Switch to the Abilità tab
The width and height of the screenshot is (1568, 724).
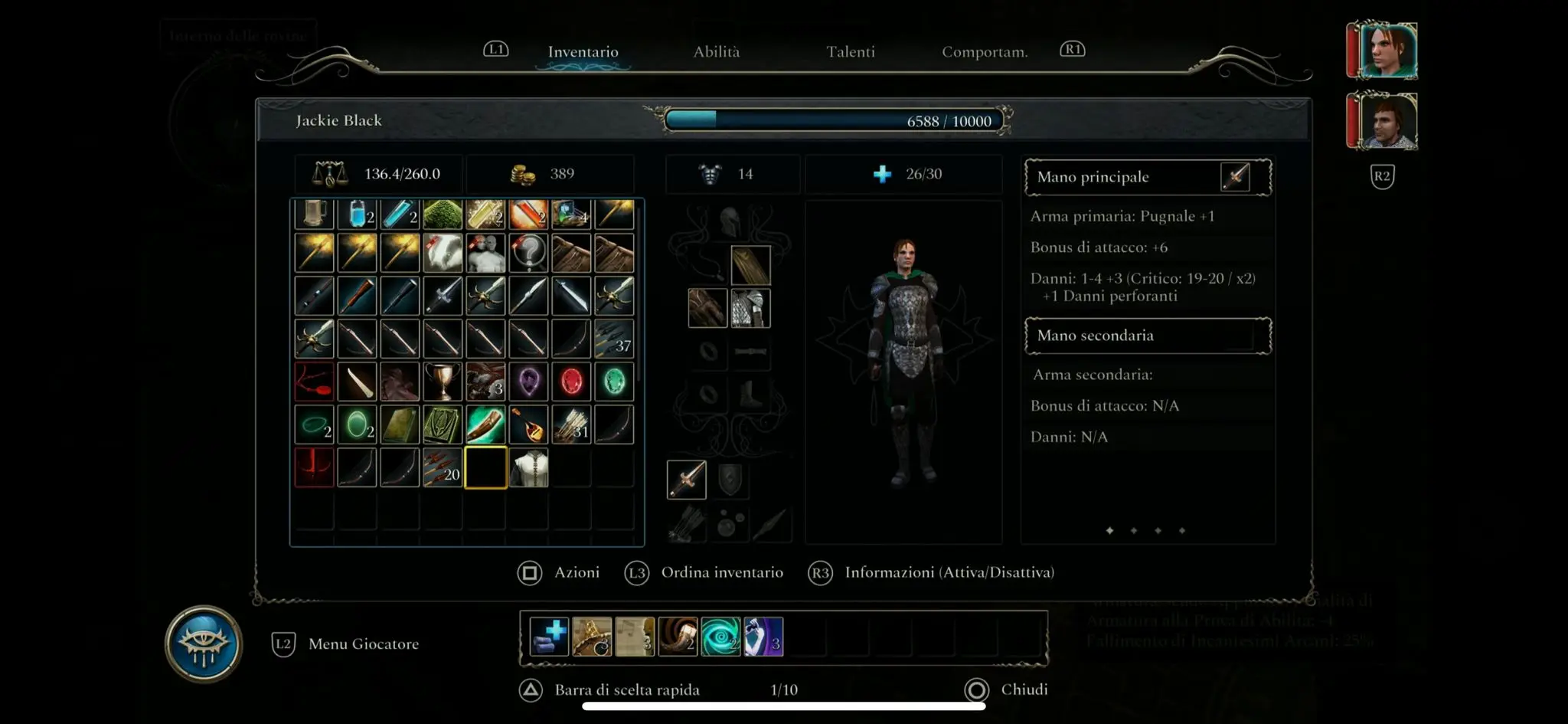pyautogui.click(x=716, y=52)
